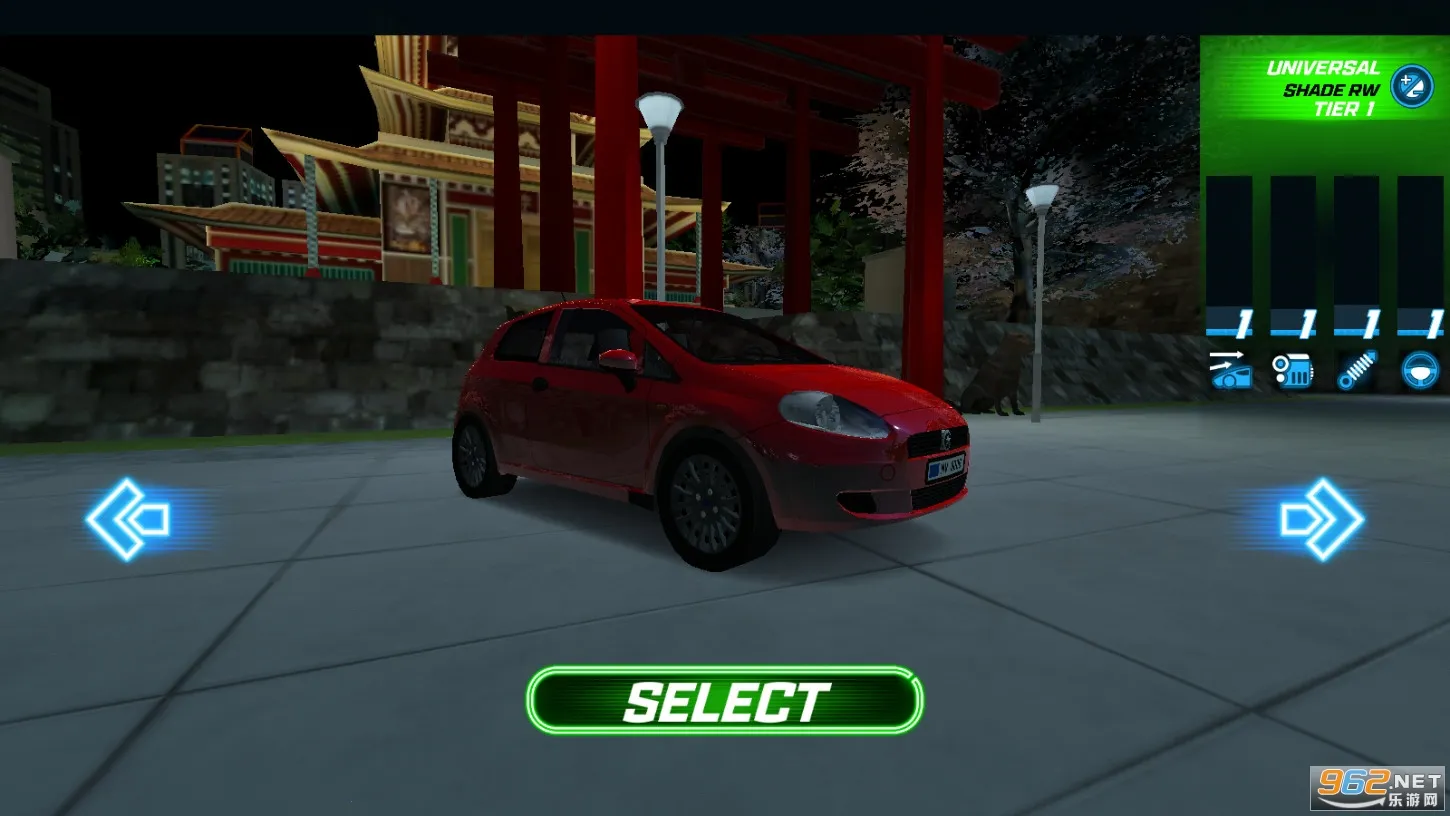Click the UNIVERSAL text label

pos(1324,68)
